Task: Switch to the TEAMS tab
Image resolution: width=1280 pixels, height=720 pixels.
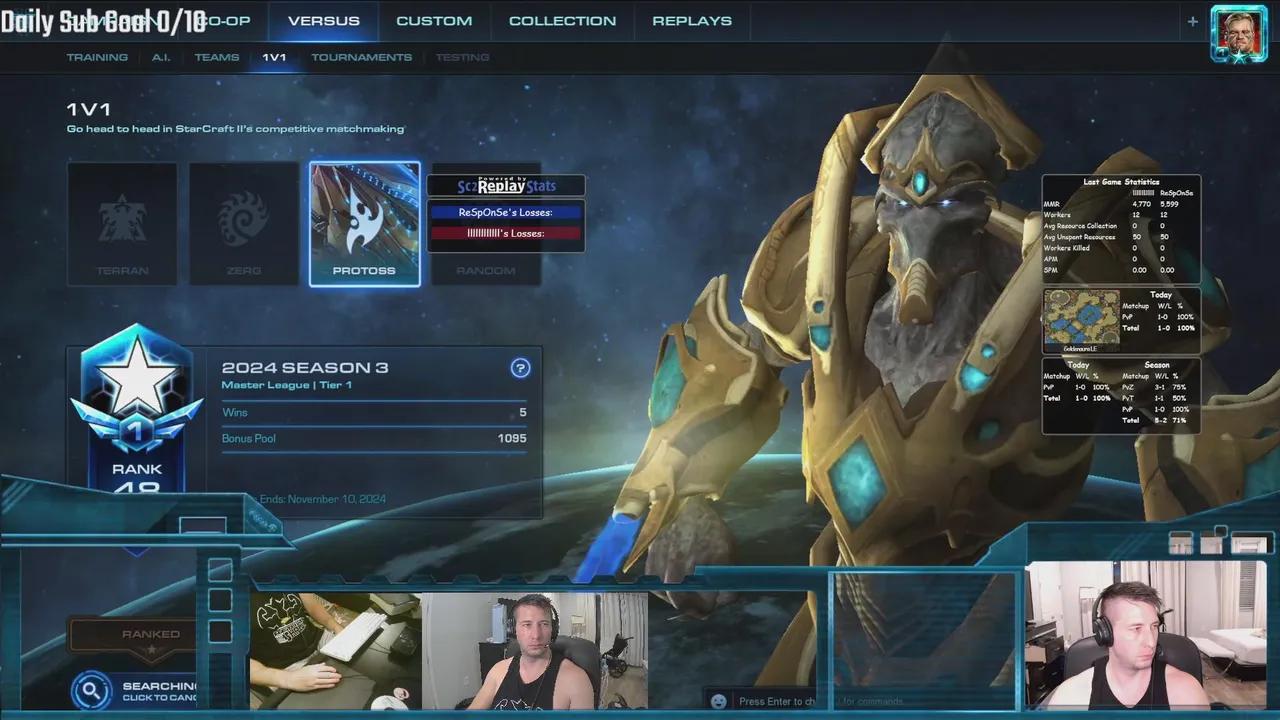Action: coord(217,57)
